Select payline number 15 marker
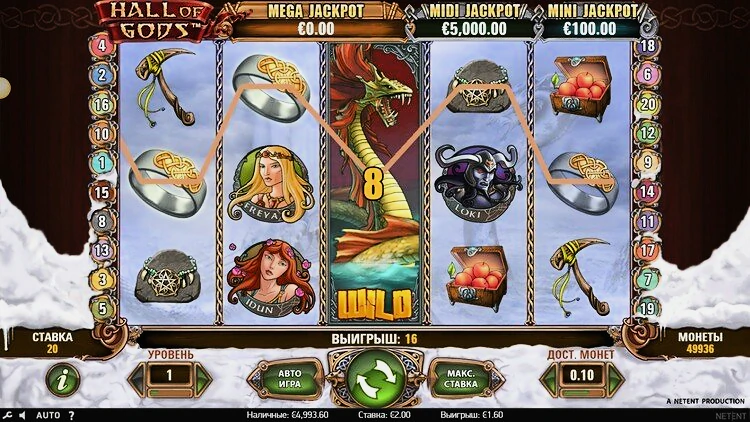Viewport: 750px width, 422px height. click(102, 192)
